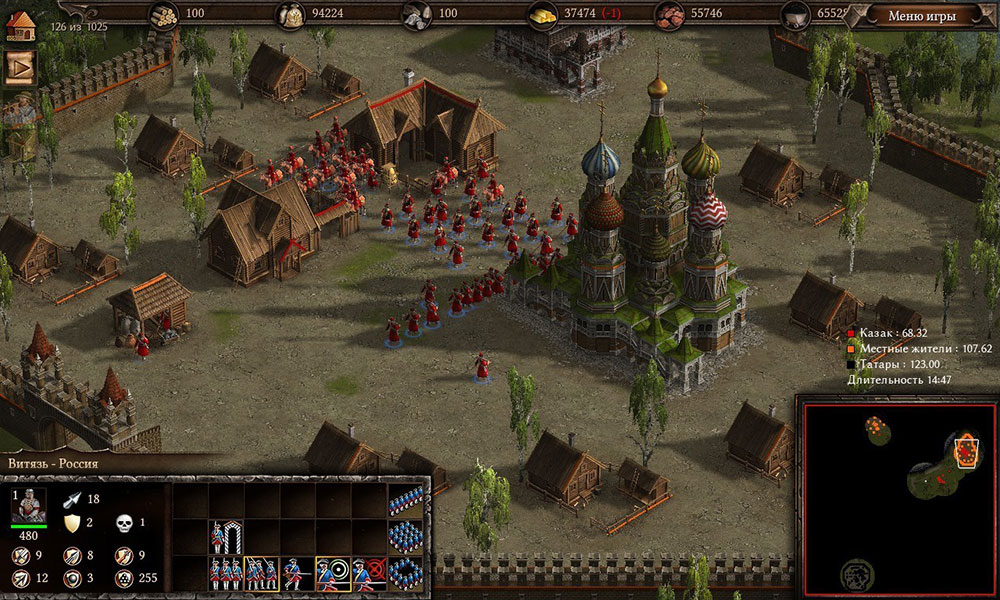Open the scroll with the play arrow
1000x600 pixels.
pos(20,67)
